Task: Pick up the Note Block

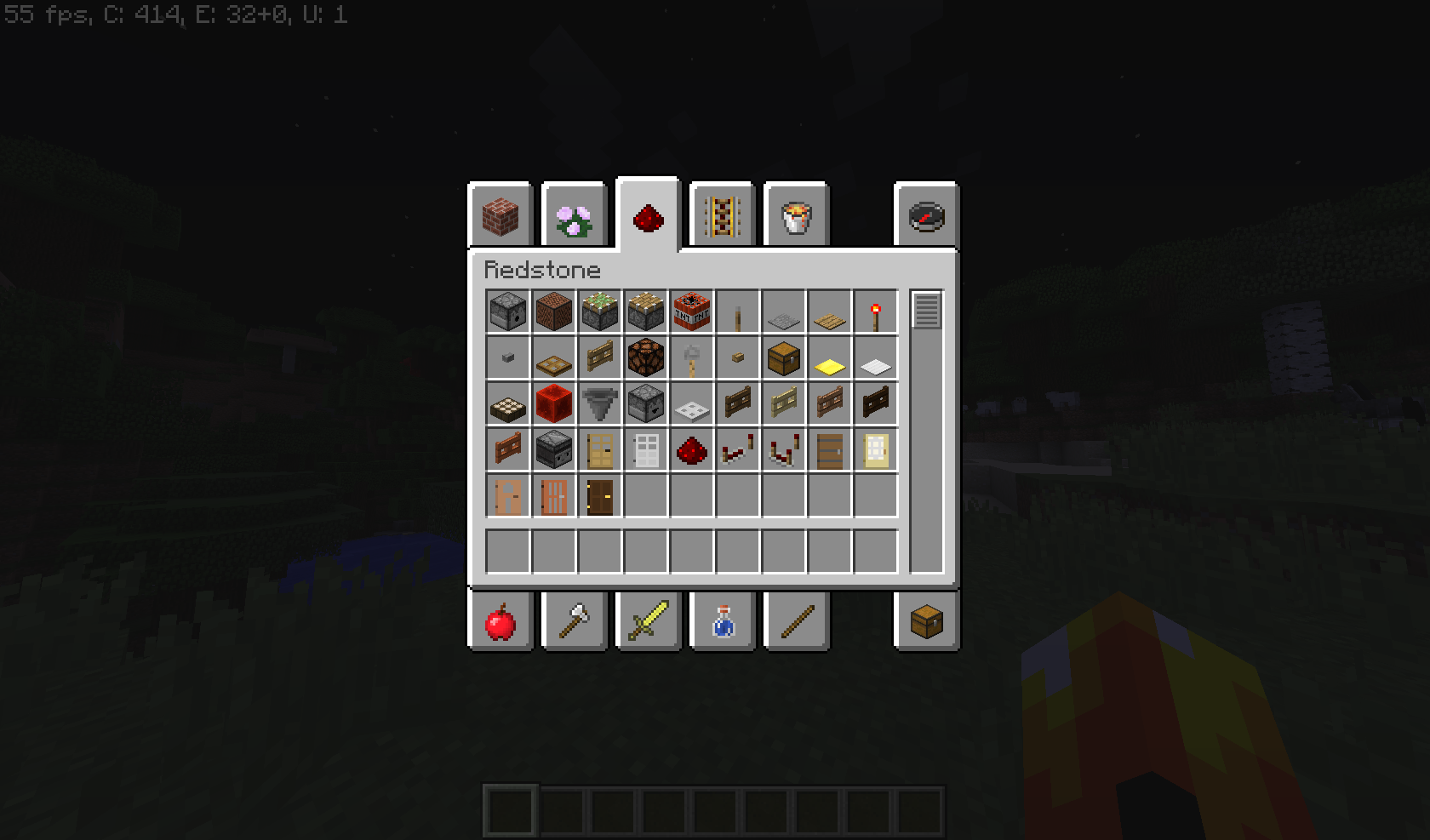Action: coord(553,311)
